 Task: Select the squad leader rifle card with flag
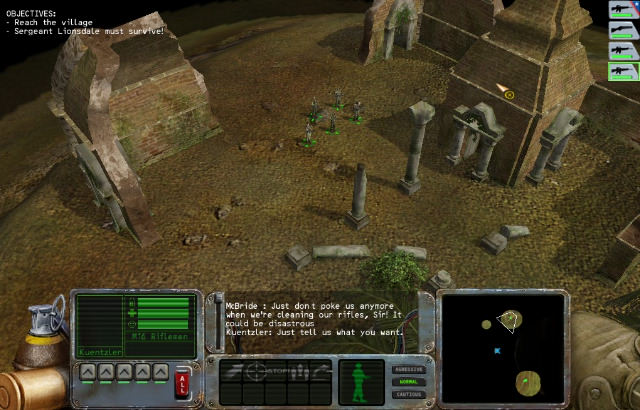click(x=622, y=9)
